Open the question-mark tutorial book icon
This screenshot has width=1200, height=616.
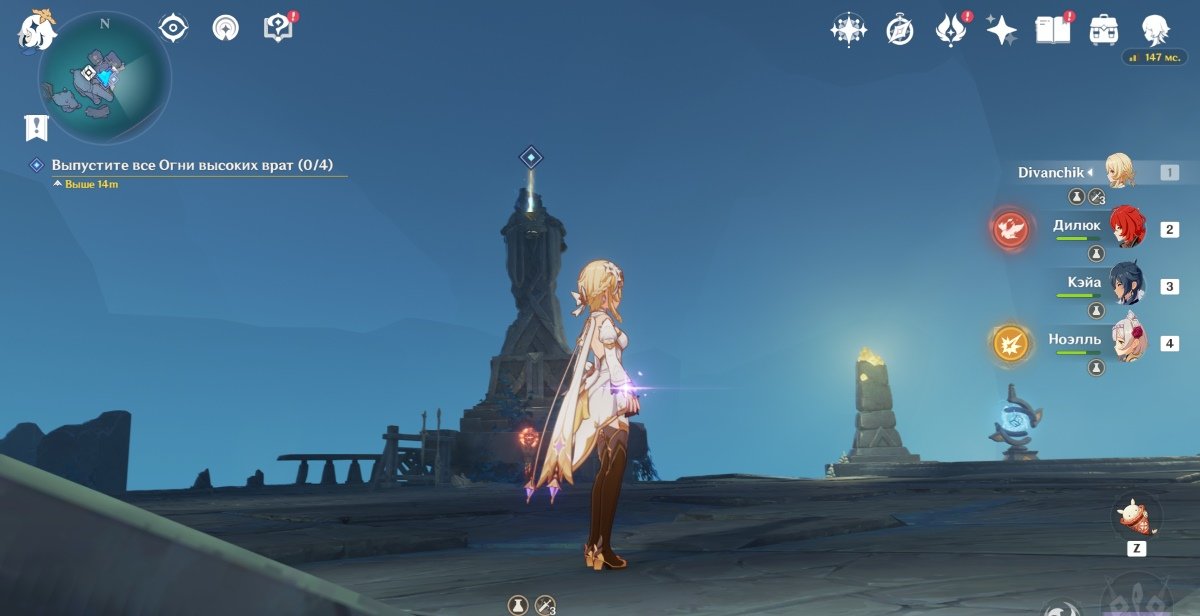[278, 28]
